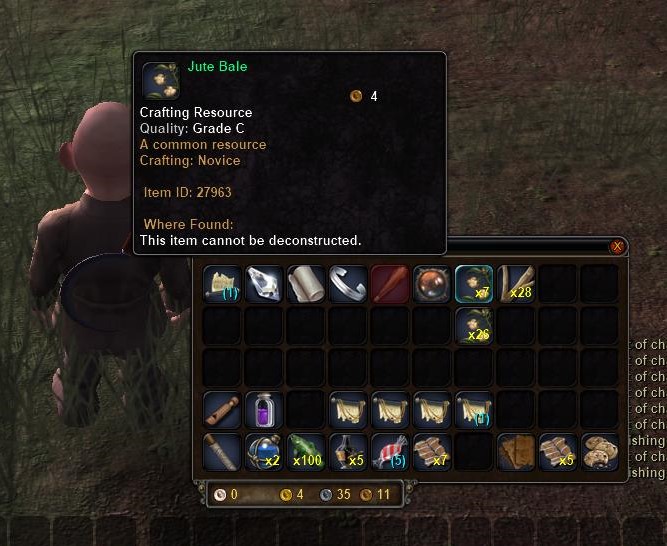Select the cookies item
667x546 pixels.
coord(600,451)
